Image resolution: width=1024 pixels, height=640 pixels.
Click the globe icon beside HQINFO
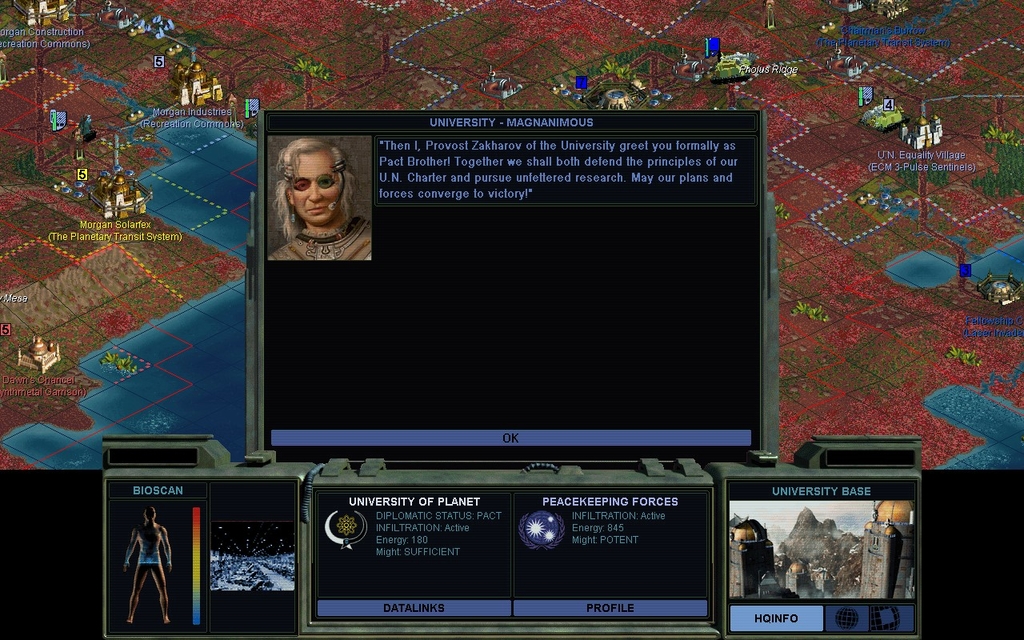coord(847,619)
